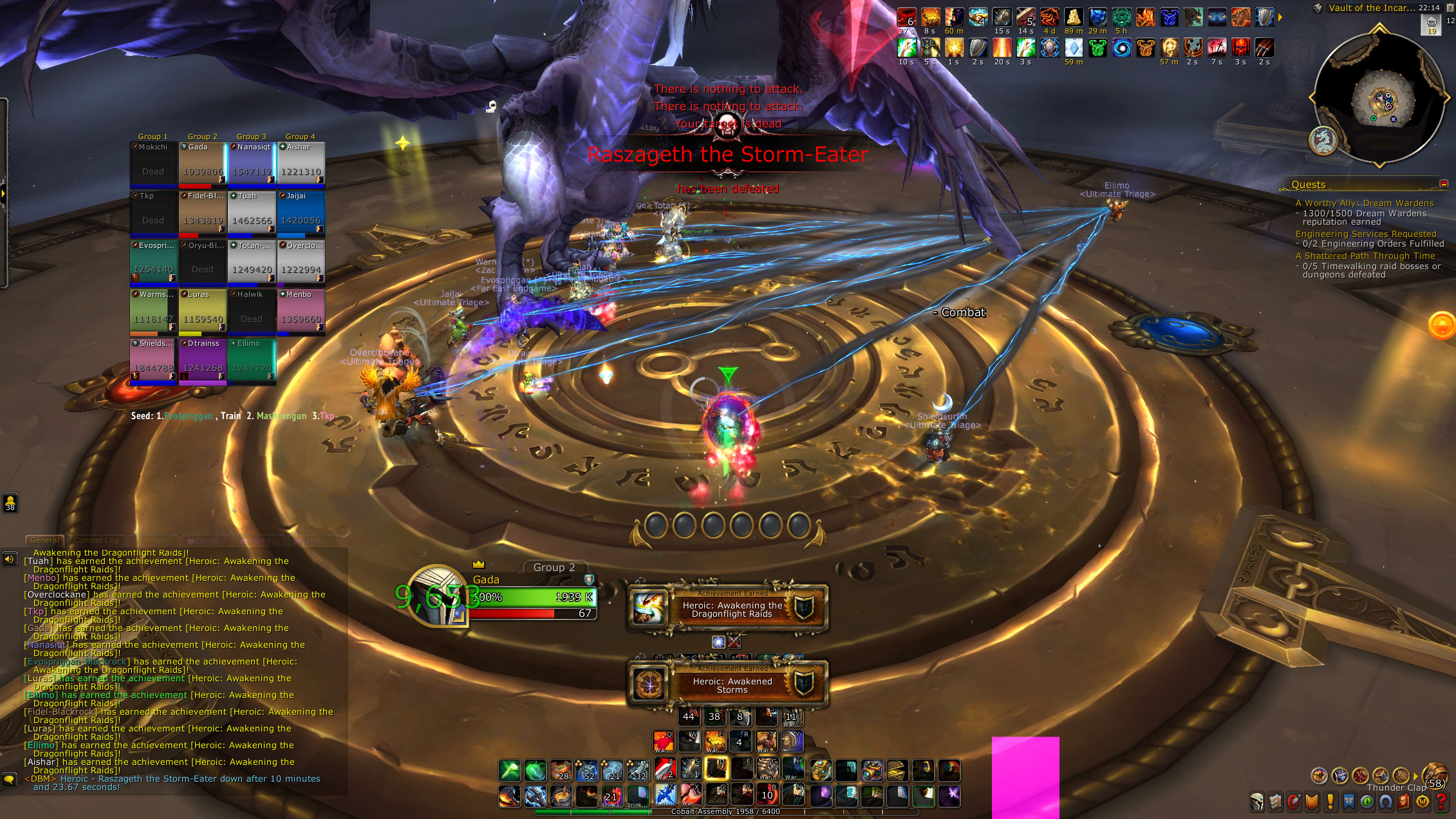Image resolution: width=1456 pixels, height=819 pixels.
Task: Open the General chat tab
Action: (44, 540)
